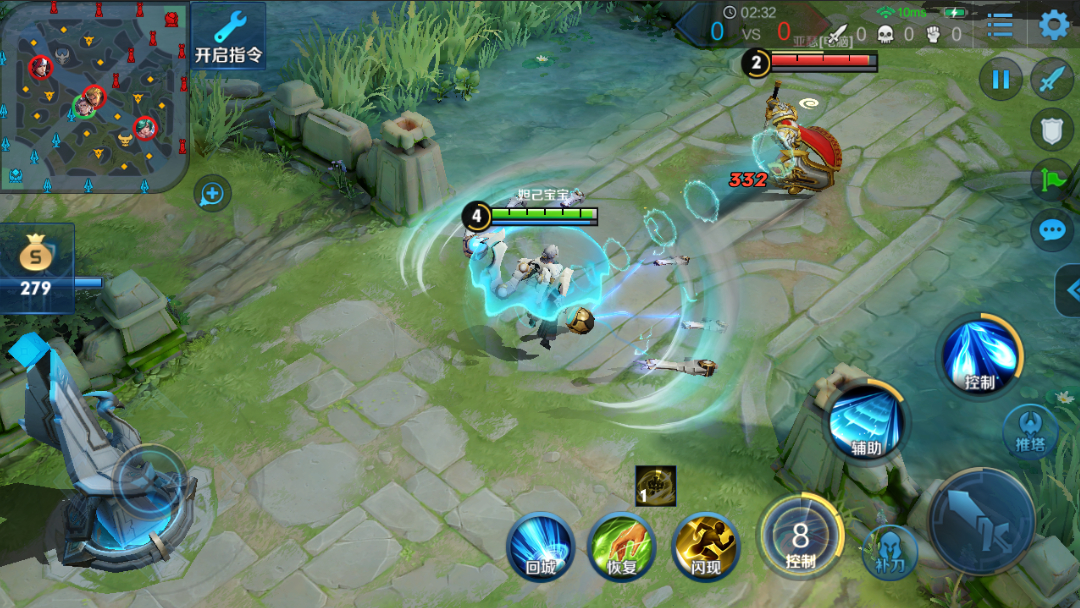The height and width of the screenshot is (608, 1080).
Task: Click the plus speech bubble beside minimap
Action: click(212, 193)
